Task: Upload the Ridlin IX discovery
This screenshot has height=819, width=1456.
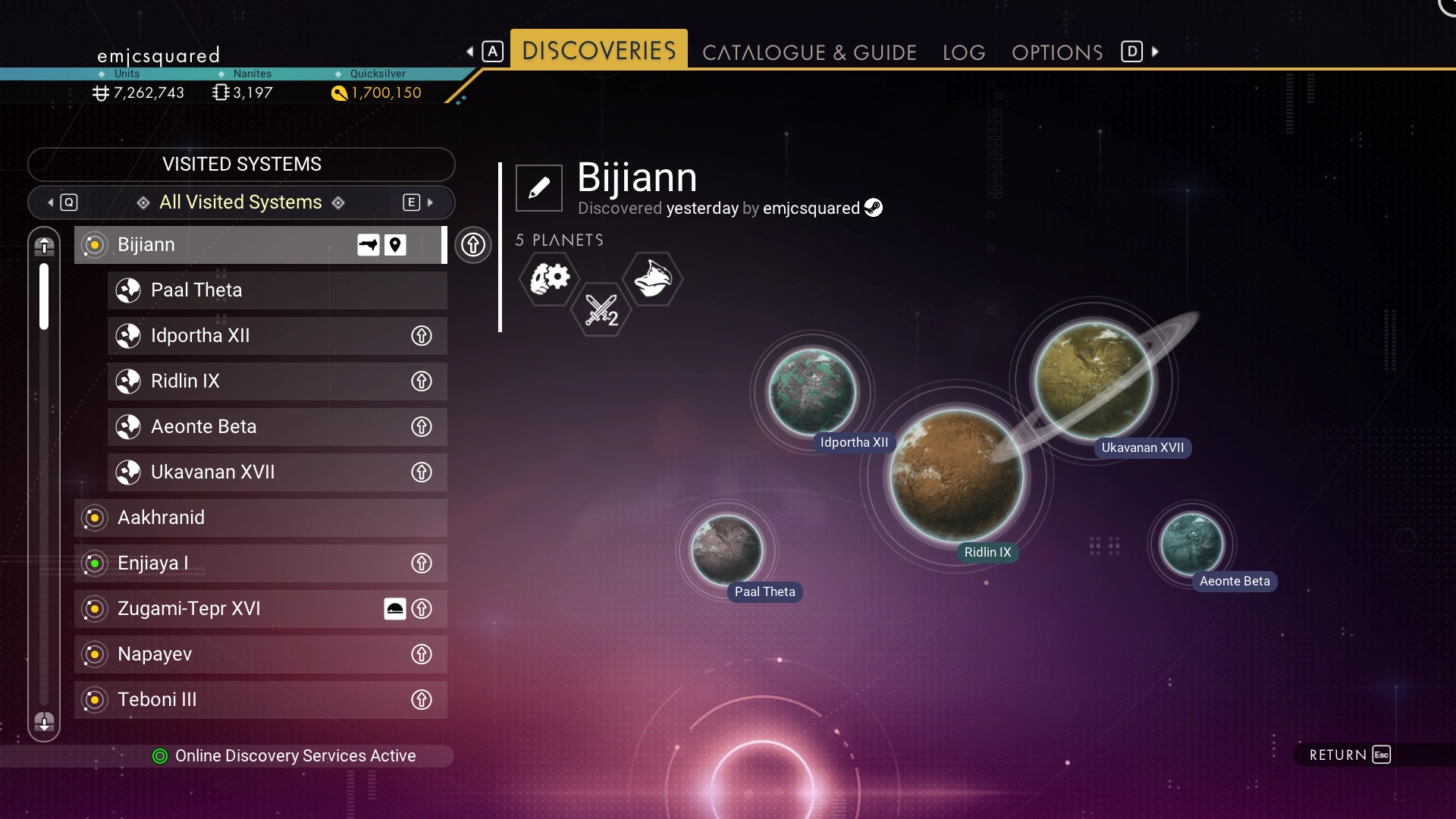Action: 422,381
